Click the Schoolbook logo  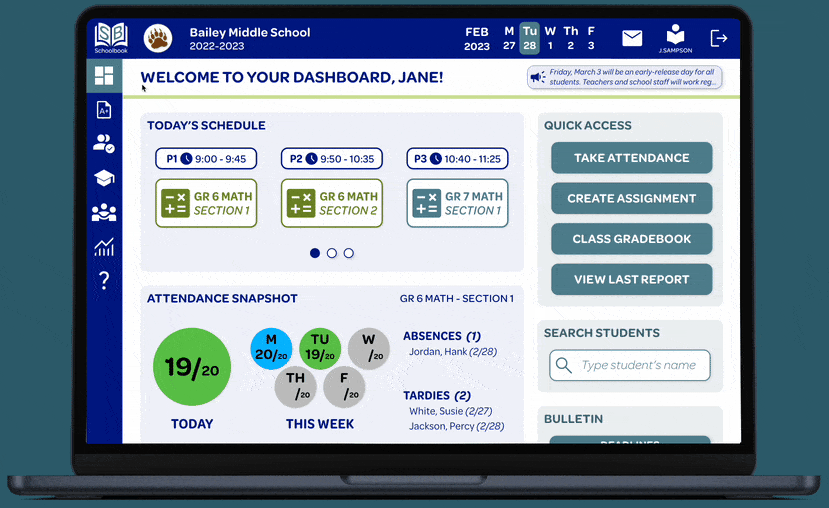111,37
